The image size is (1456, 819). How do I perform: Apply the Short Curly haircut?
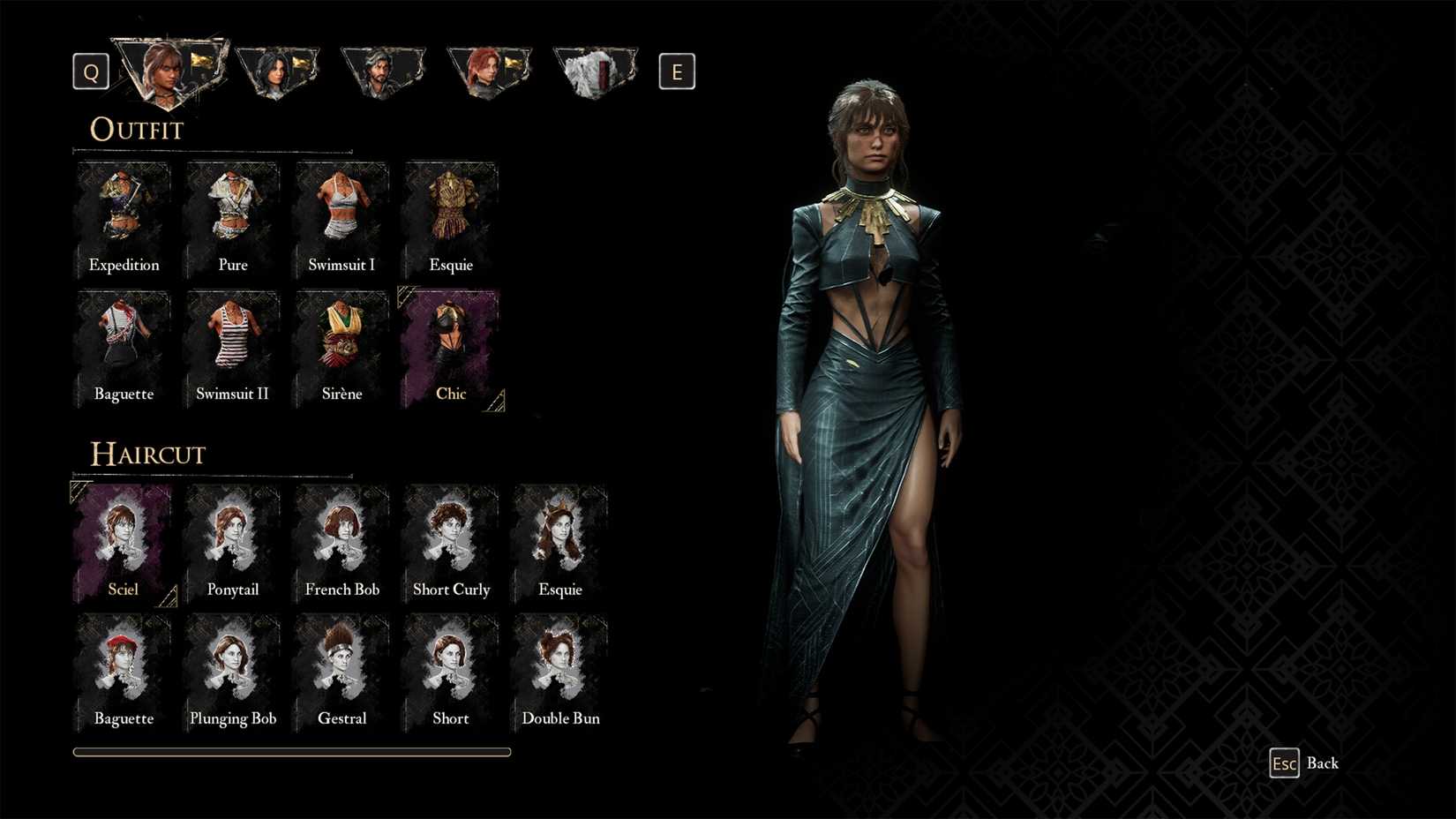coord(451,545)
